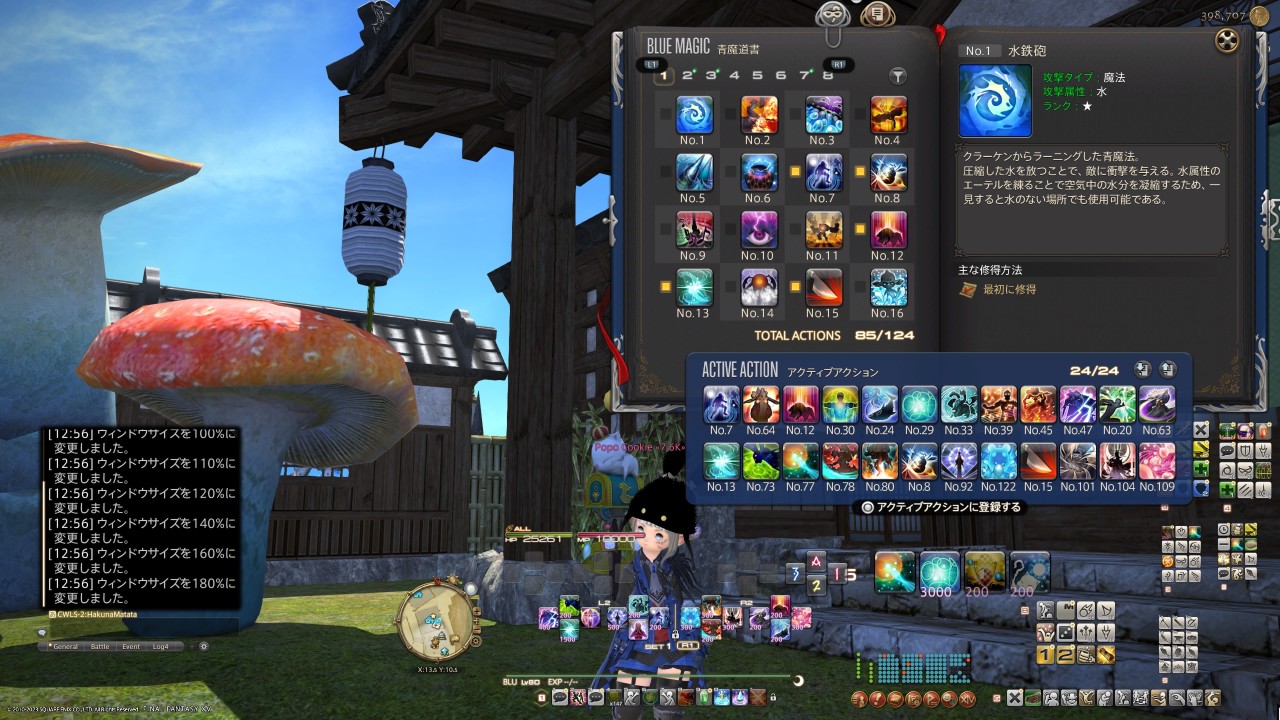Select spell No.1 Water Cannon in spellbook
This screenshot has width=1280, height=720.
point(694,115)
